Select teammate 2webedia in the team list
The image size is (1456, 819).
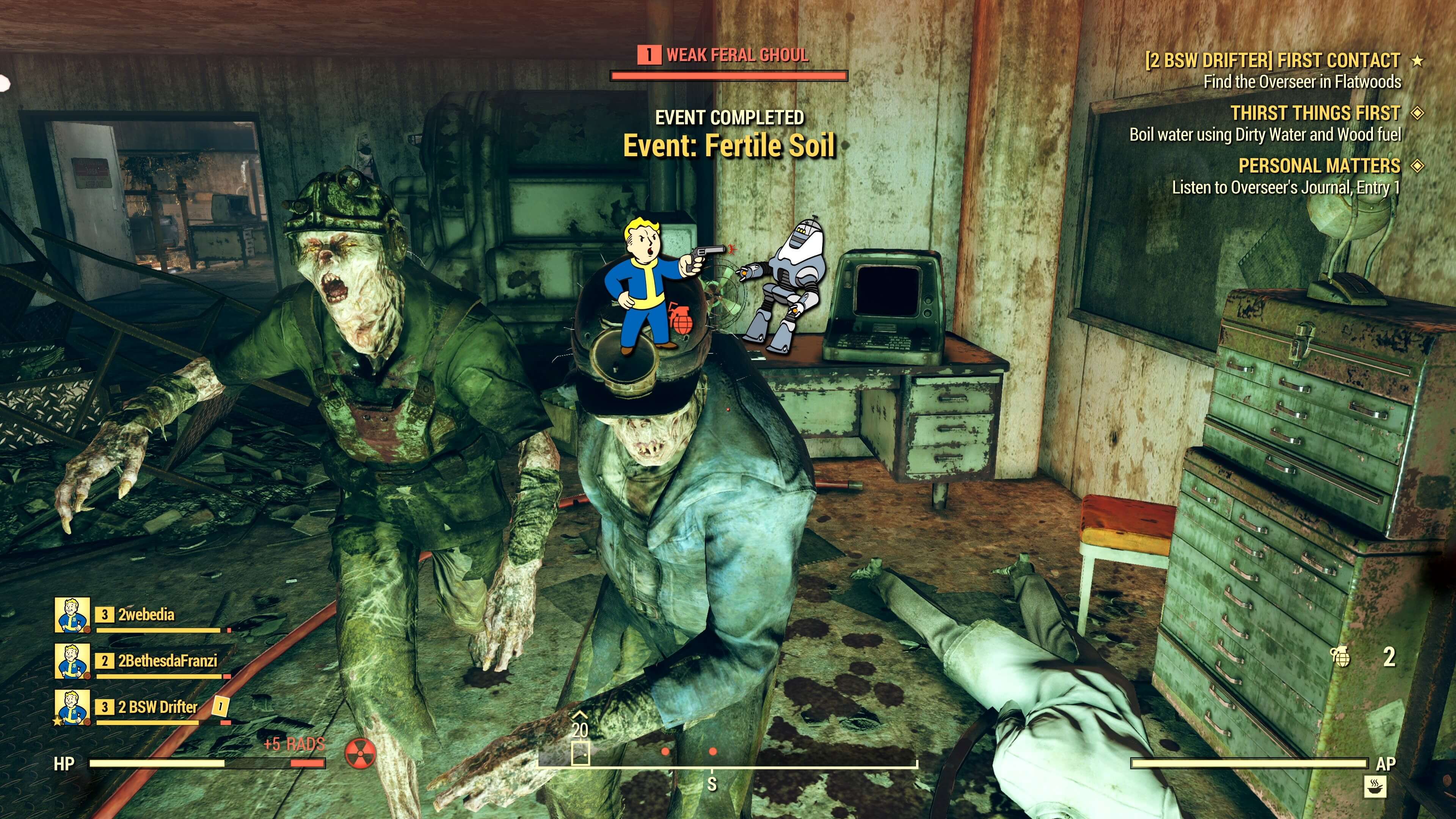[145, 615]
